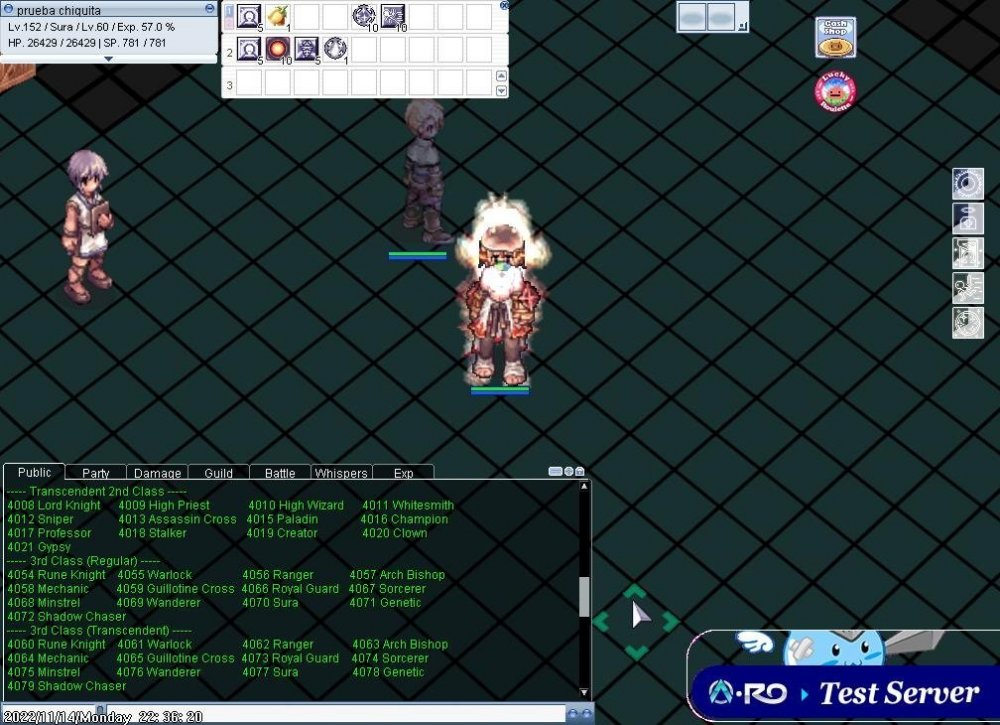Activate the red orb skill in hotbar row 2

pos(278,49)
